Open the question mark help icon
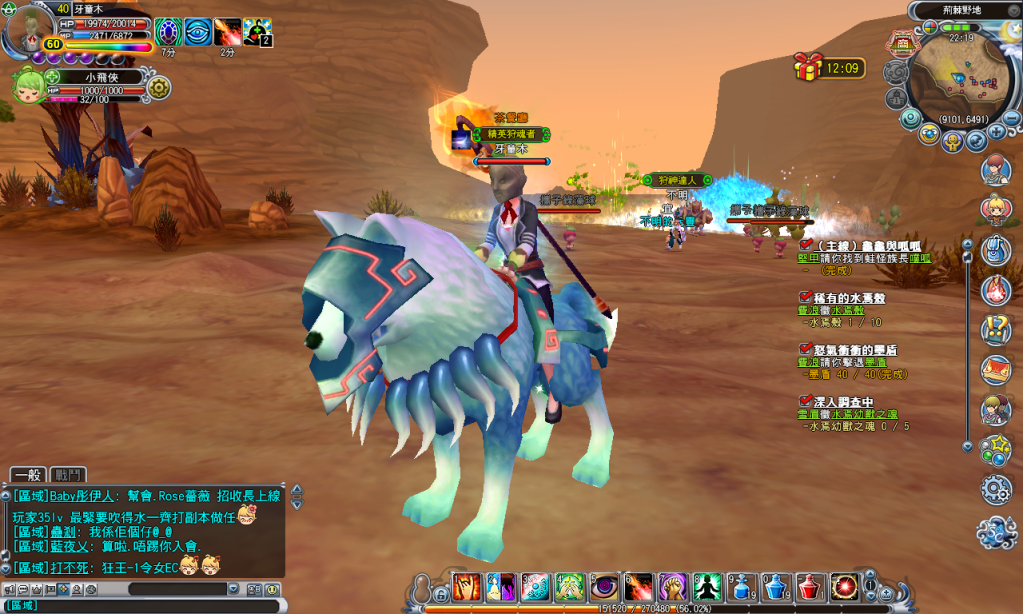The width and height of the screenshot is (1023, 614). pos(995,328)
